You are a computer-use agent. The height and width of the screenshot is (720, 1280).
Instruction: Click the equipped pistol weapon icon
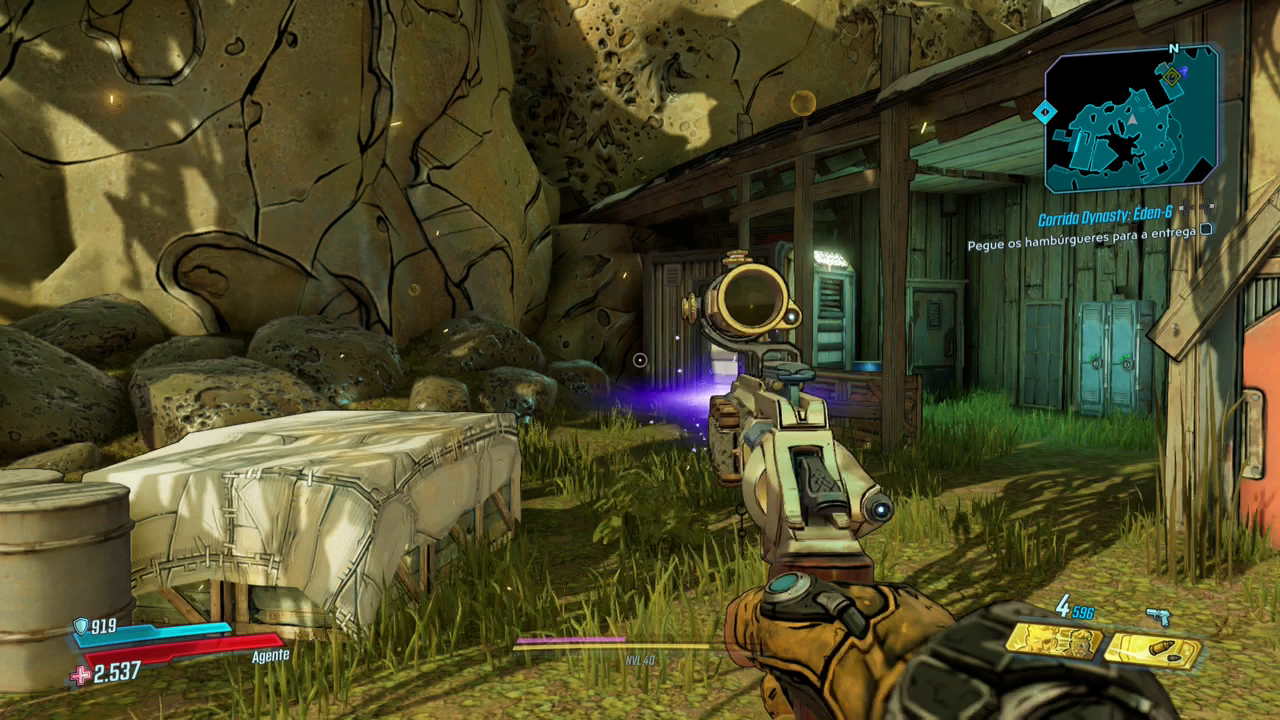tap(1159, 617)
